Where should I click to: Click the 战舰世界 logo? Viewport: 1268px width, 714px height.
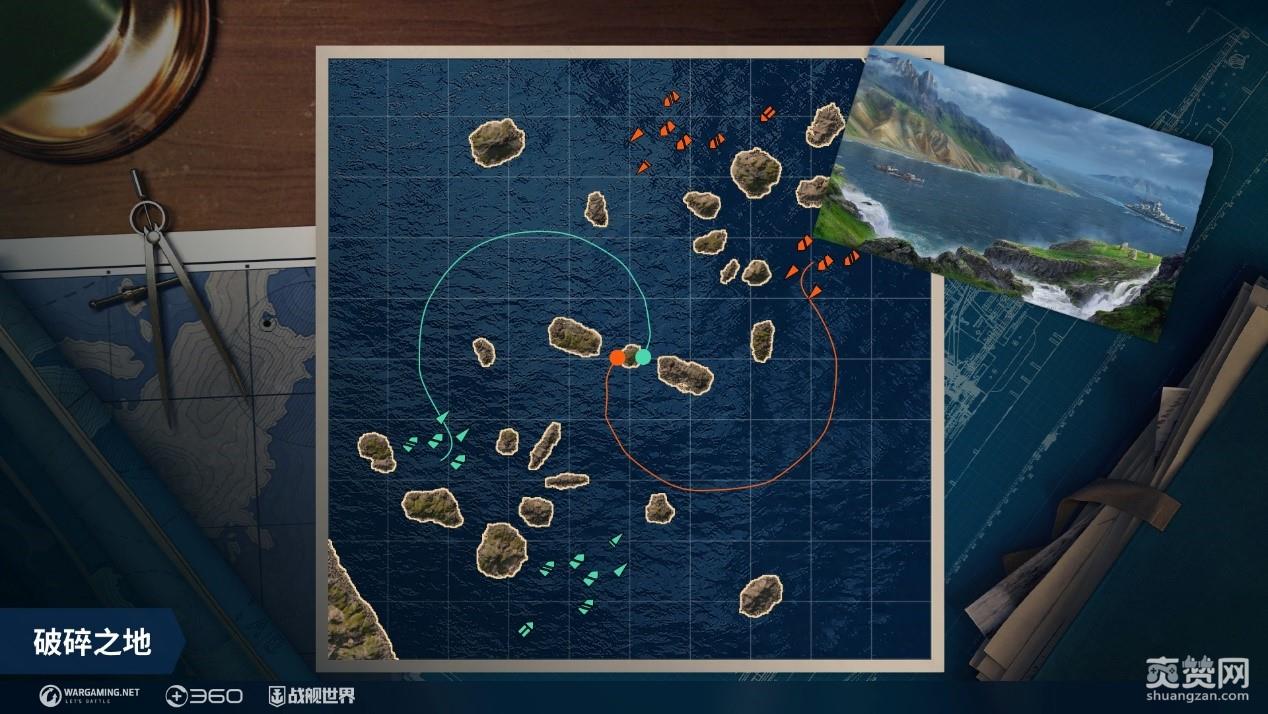coord(311,695)
